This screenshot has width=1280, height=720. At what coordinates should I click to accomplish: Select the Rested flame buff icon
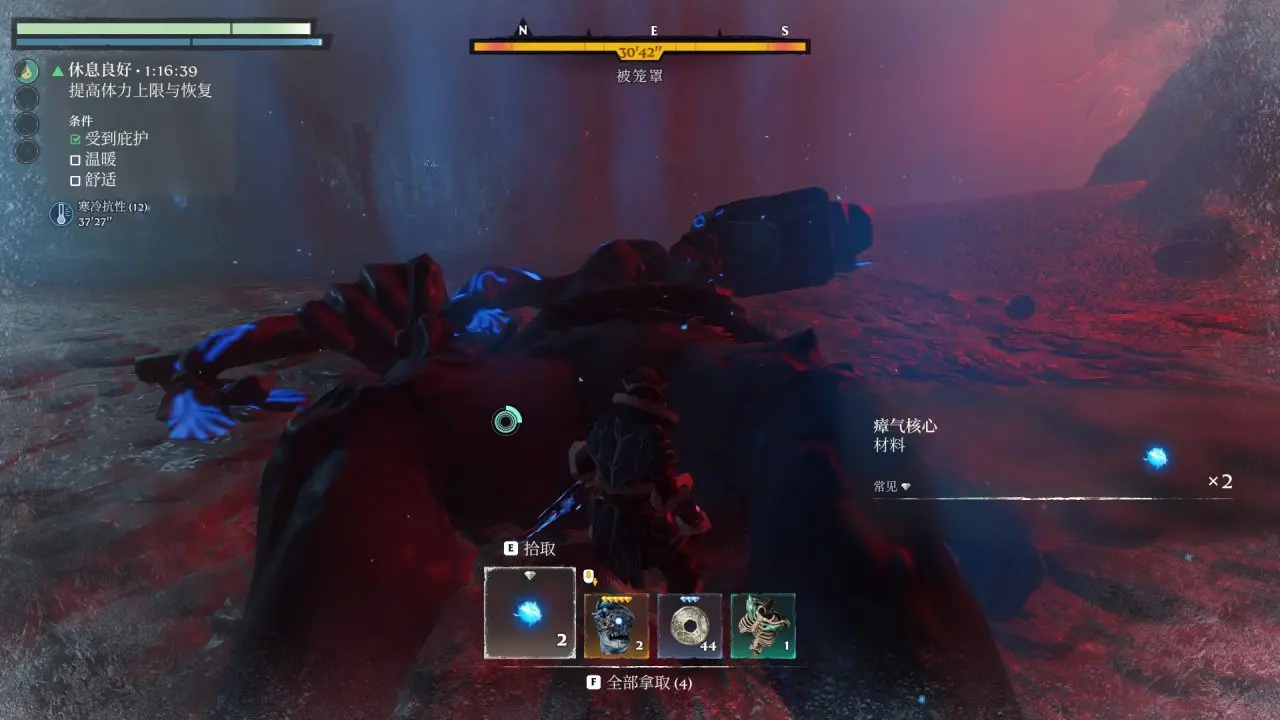pyautogui.click(x=27, y=71)
